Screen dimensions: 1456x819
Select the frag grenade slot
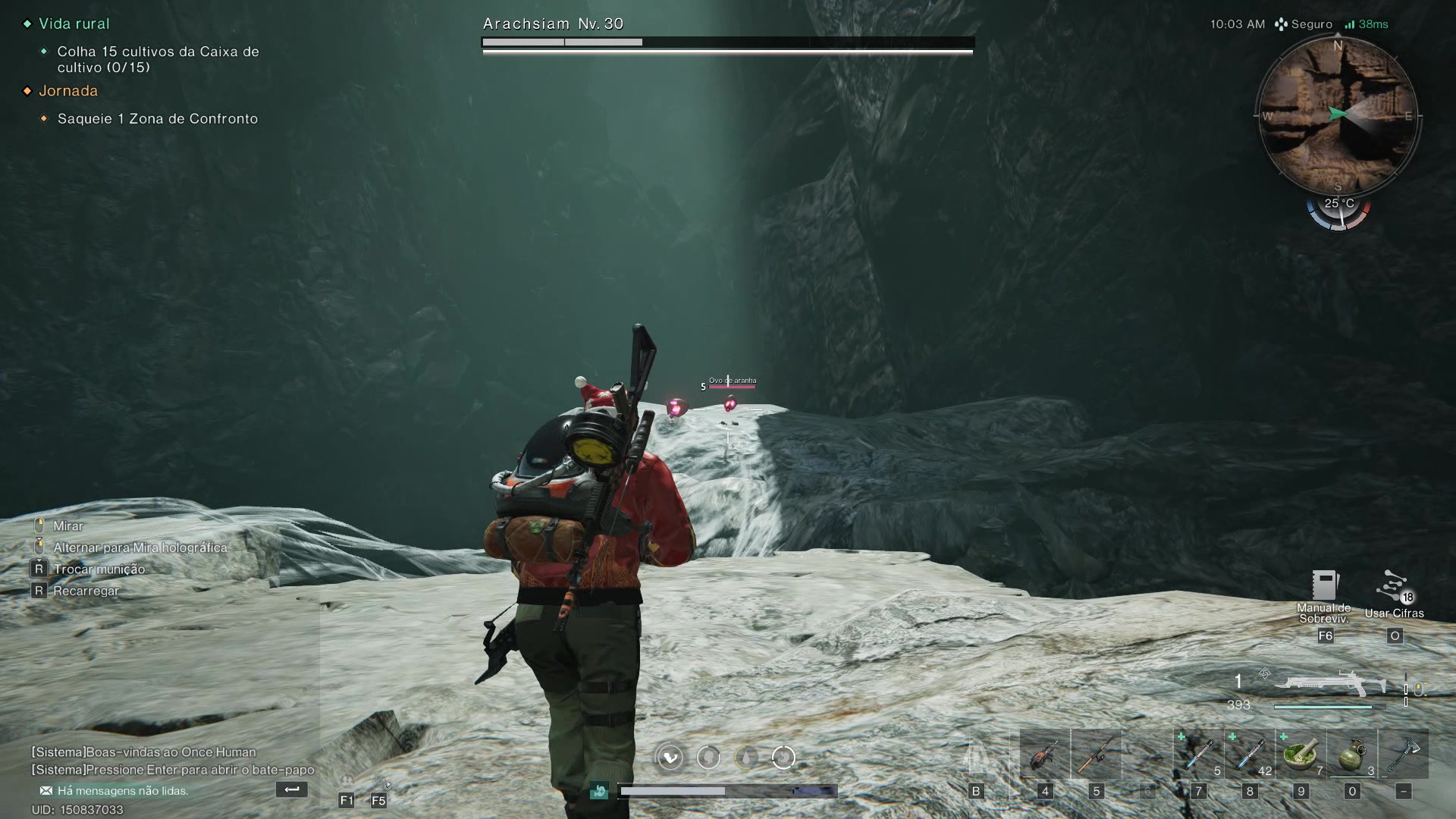[1352, 755]
